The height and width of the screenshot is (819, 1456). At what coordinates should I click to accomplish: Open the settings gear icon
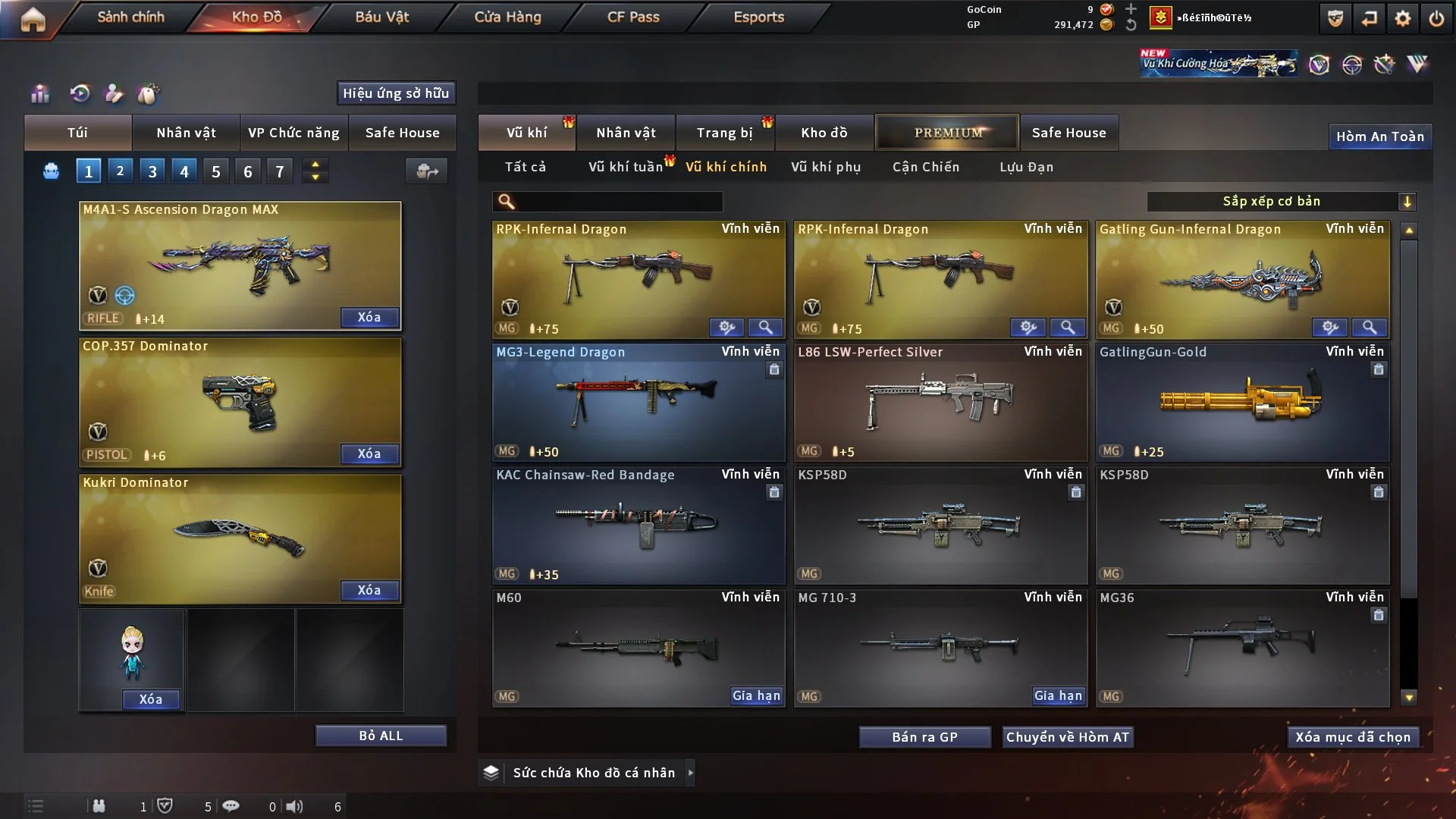point(1403,19)
